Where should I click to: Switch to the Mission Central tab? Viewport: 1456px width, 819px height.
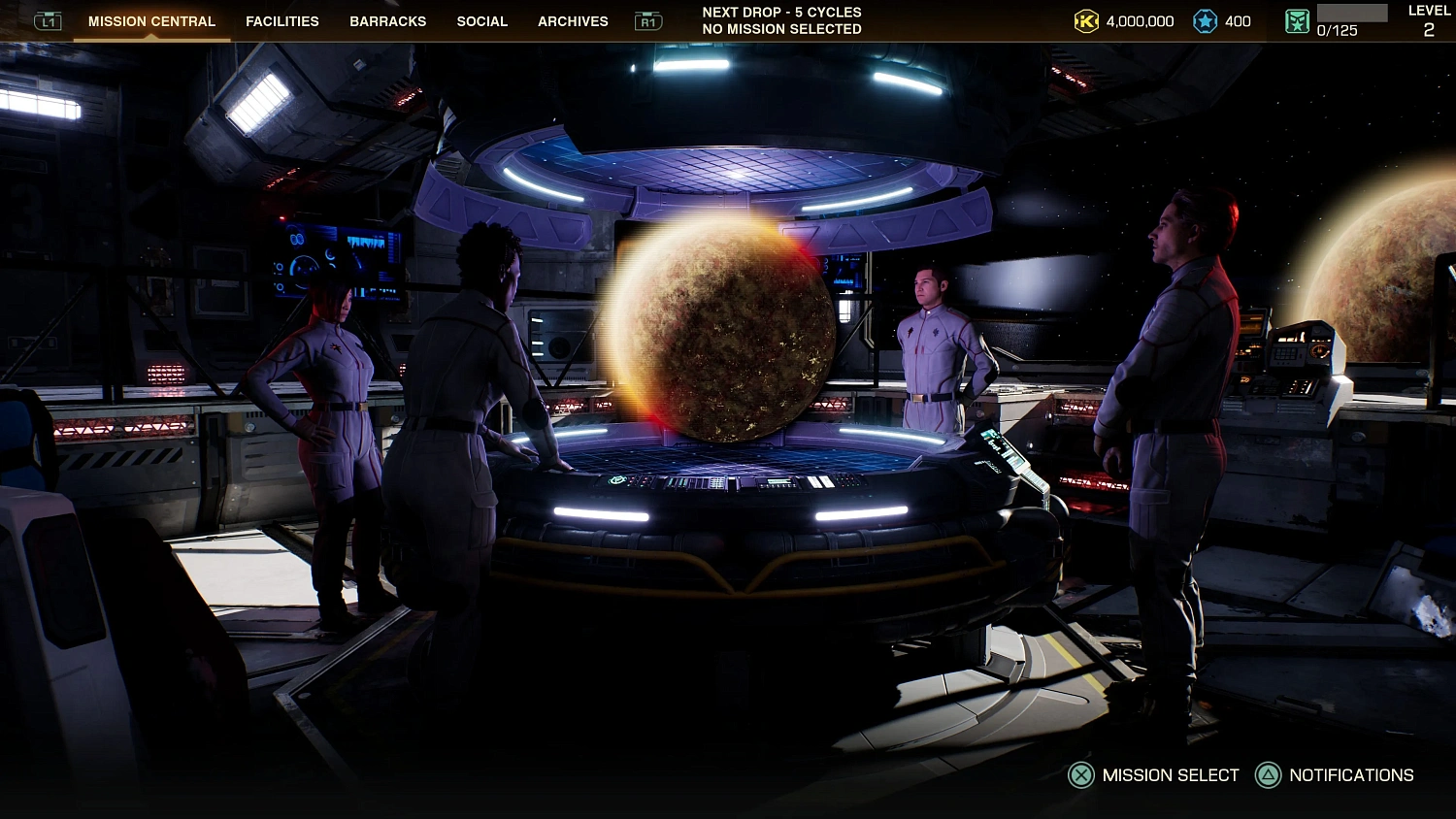(x=151, y=21)
